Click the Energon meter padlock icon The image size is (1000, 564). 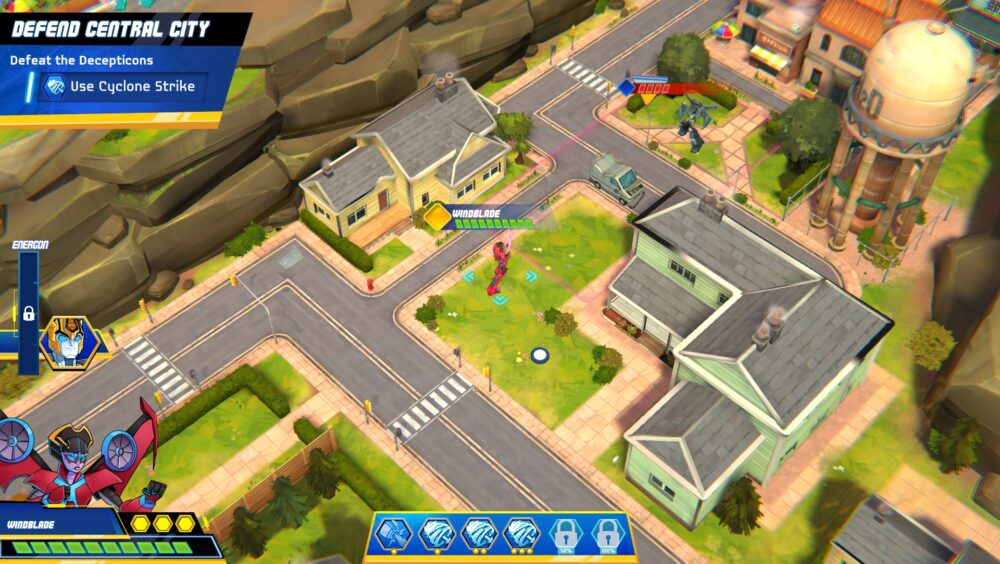coord(28,313)
